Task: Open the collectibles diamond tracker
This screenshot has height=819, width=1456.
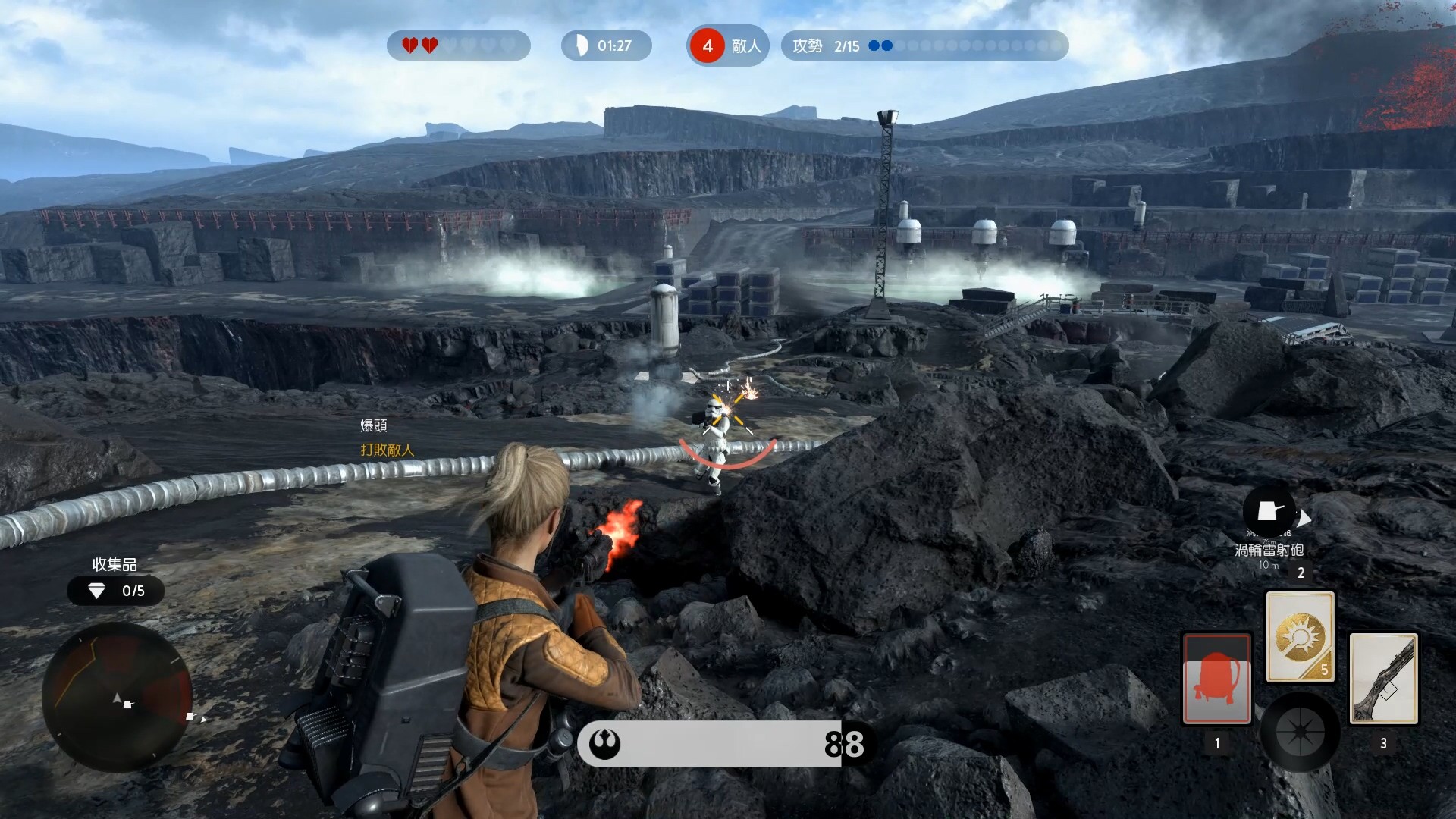Action: pos(115,591)
